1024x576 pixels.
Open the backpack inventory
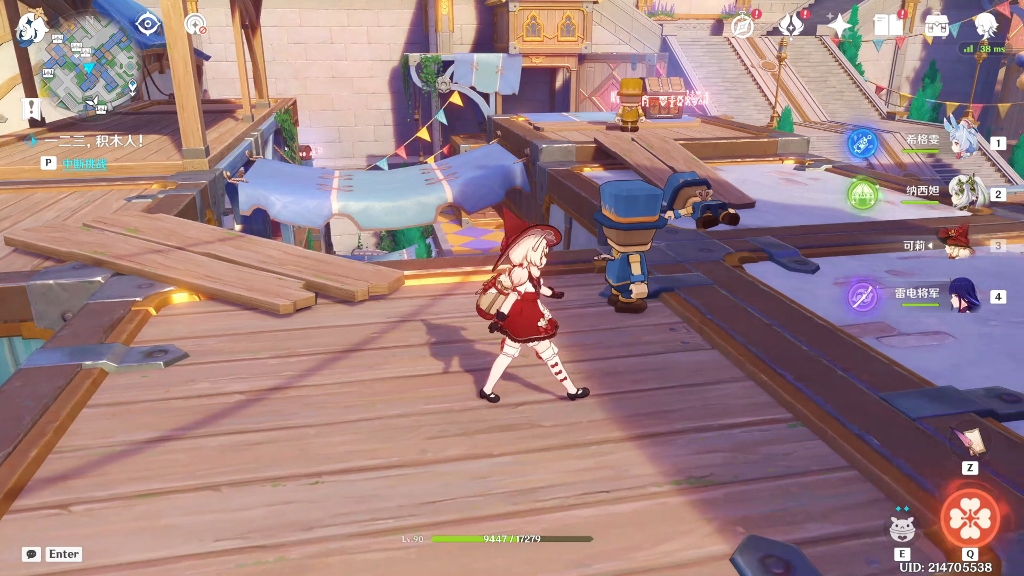click(937, 25)
